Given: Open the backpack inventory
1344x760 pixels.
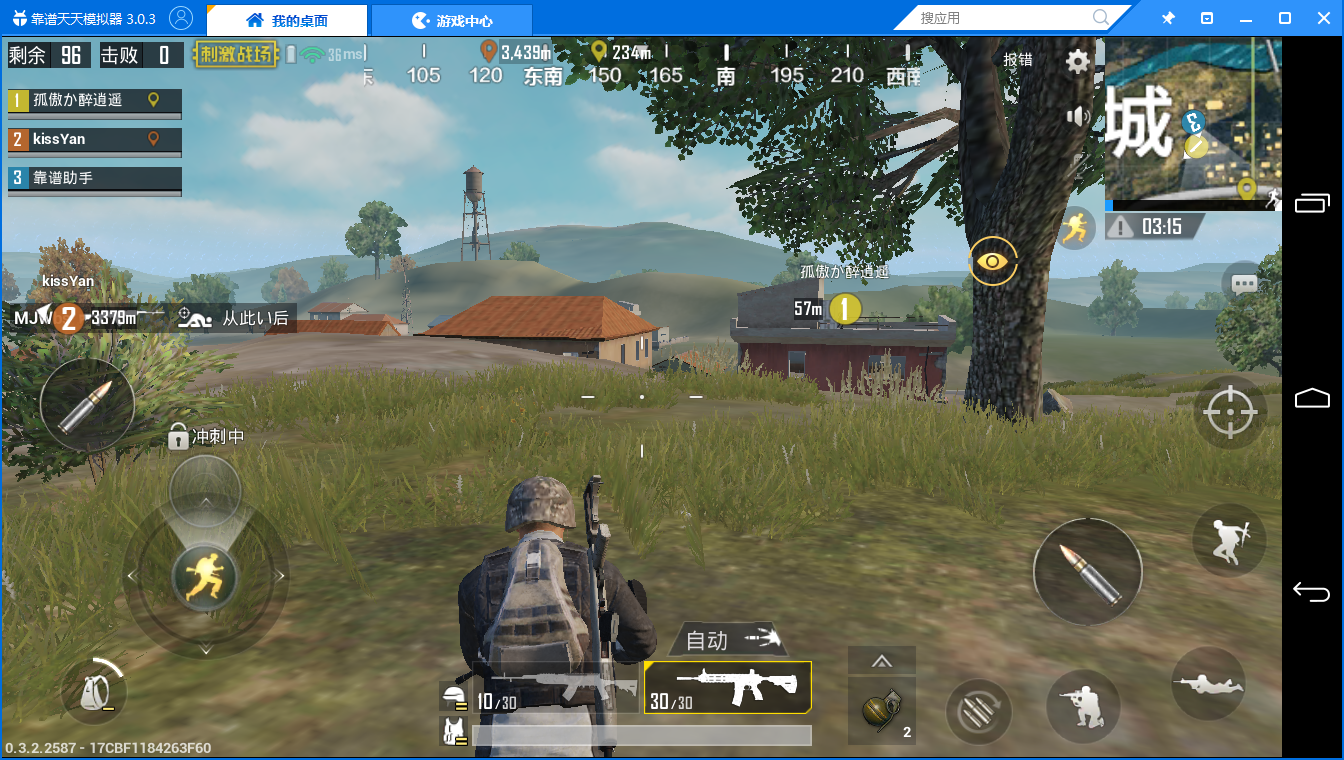Looking at the screenshot, I should [x=93, y=690].
